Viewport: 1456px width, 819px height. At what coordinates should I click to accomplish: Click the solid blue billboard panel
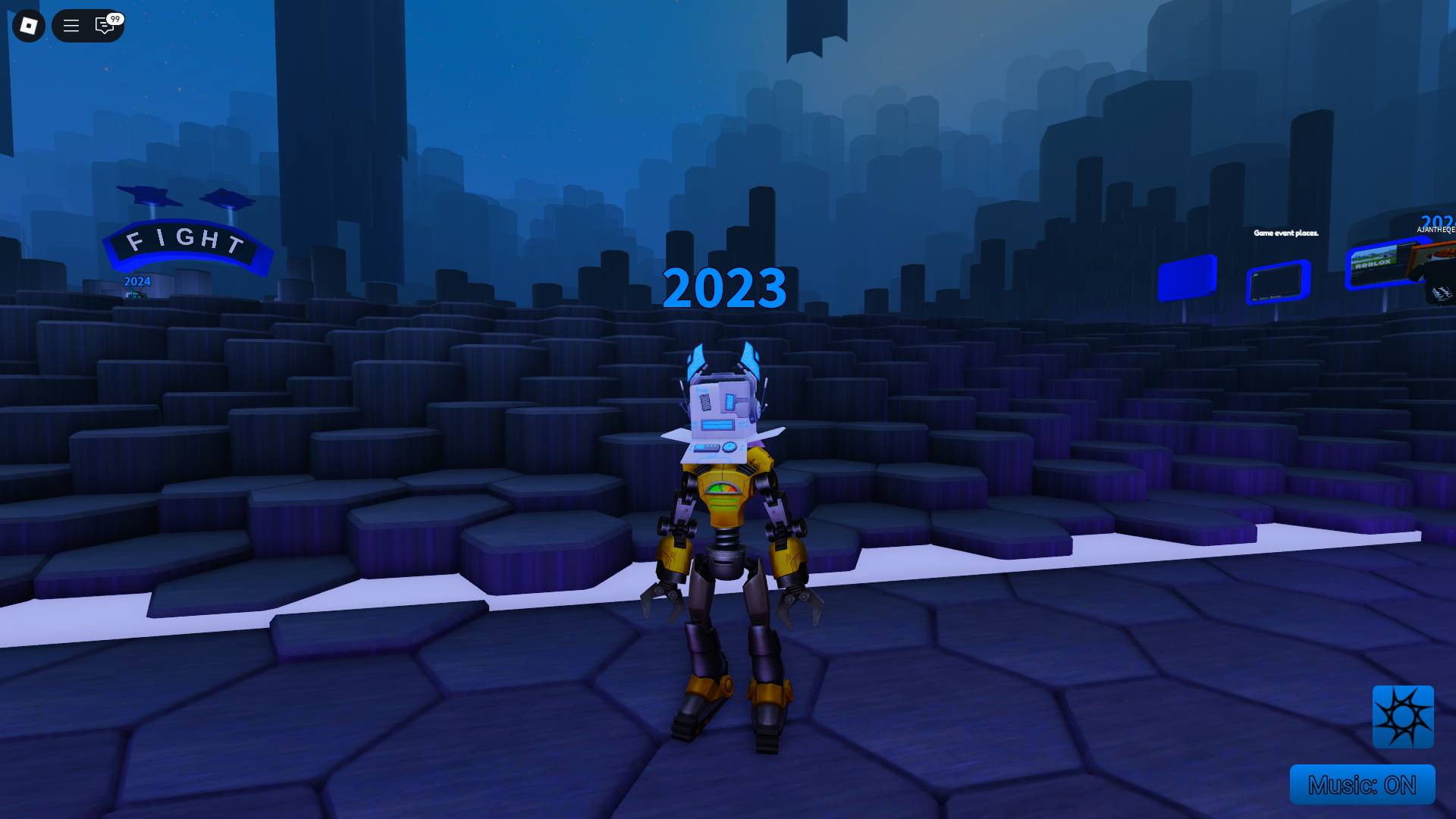click(x=1186, y=278)
